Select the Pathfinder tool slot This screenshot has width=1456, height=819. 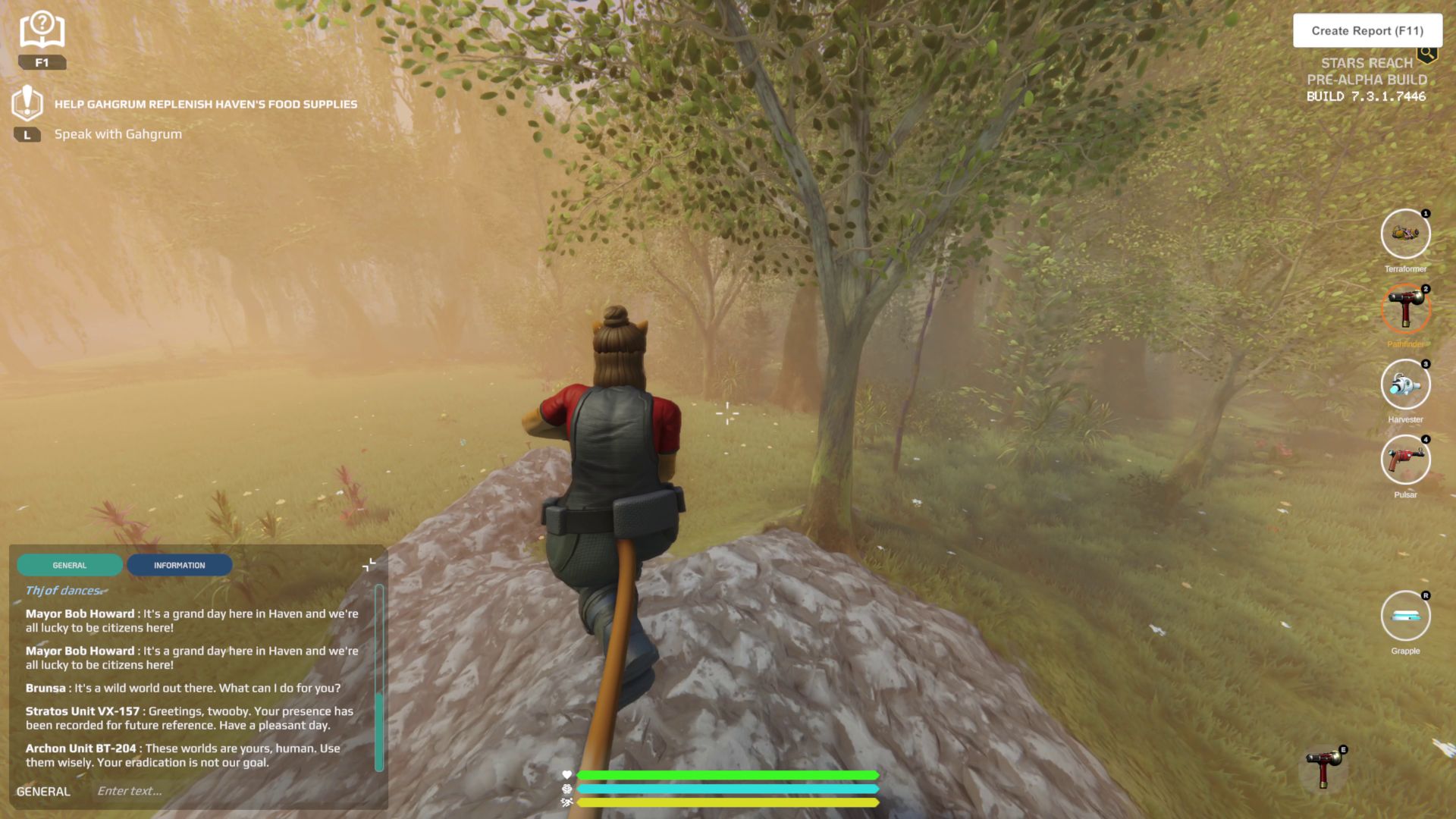point(1405,309)
